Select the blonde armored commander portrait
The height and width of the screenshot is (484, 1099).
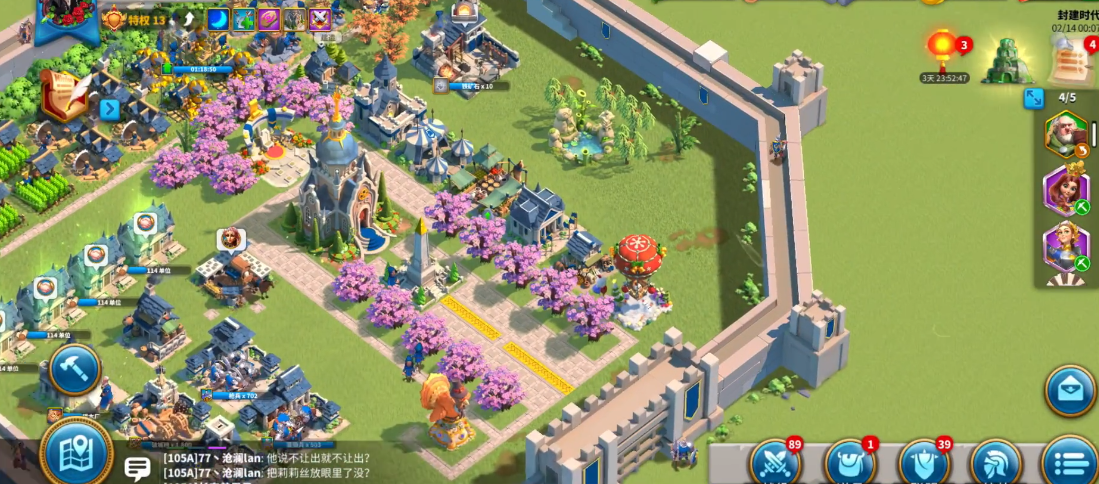(1066, 245)
